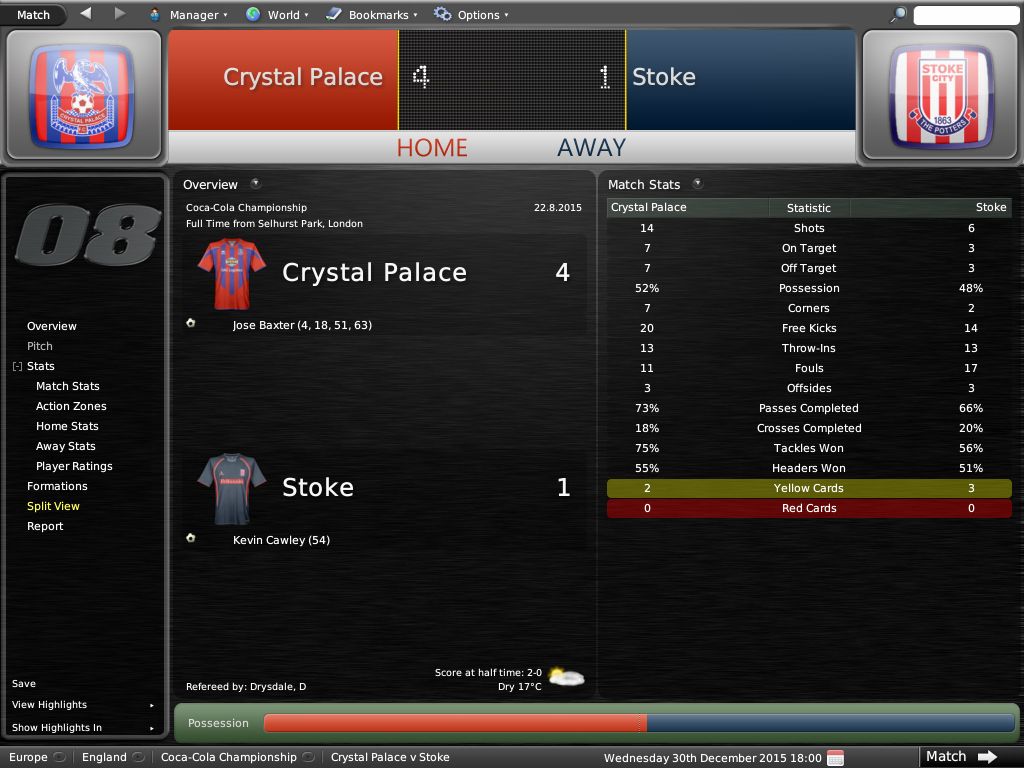This screenshot has width=1024, height=768.
Task: View the Home Stats section
Action: click(67, 426)
